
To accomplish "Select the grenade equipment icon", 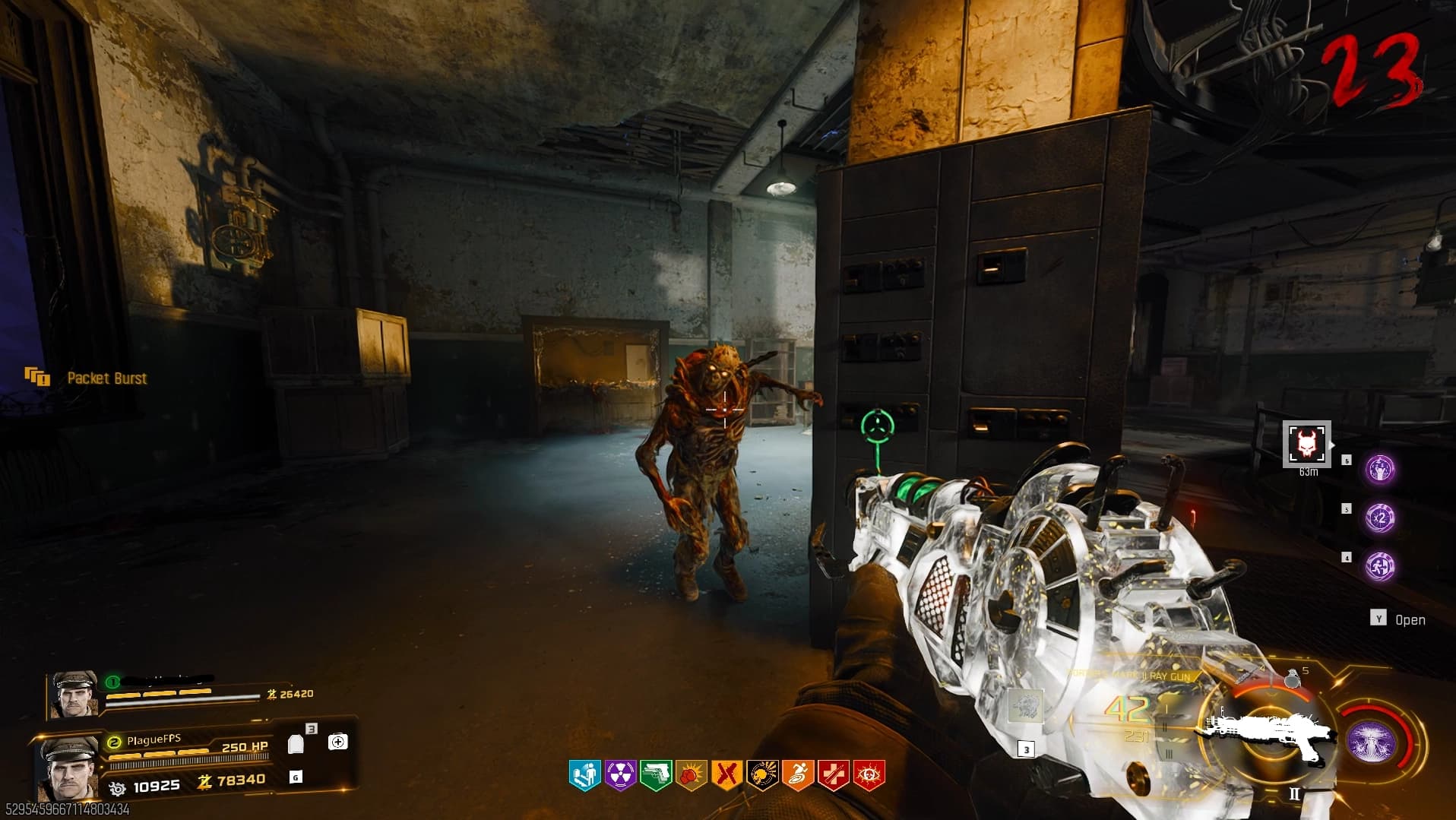I will 1292,679.
